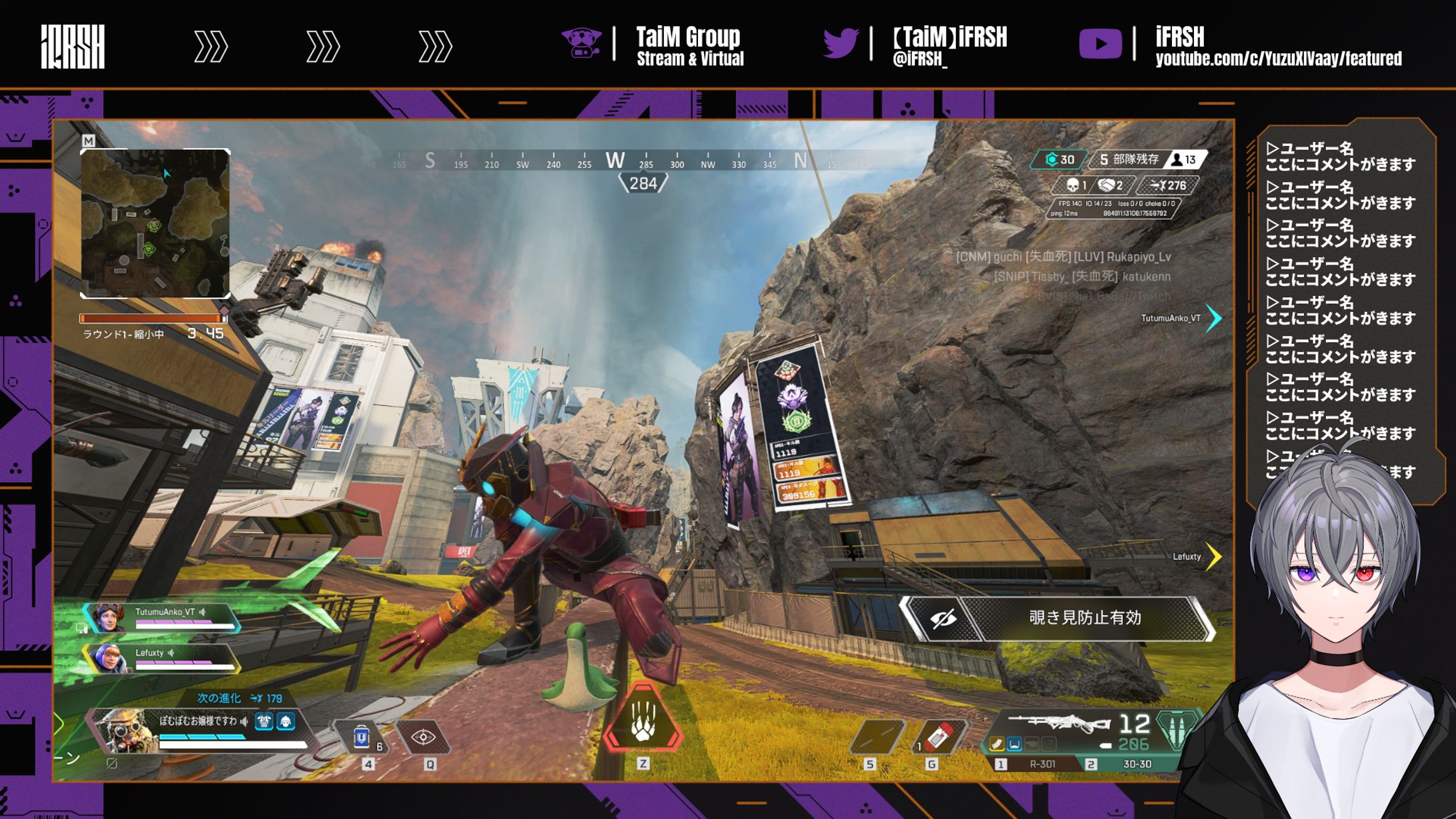Open the iFRSH YouTube channel link
Screen dimensions: 1456x819
[x=1278, y=59]
